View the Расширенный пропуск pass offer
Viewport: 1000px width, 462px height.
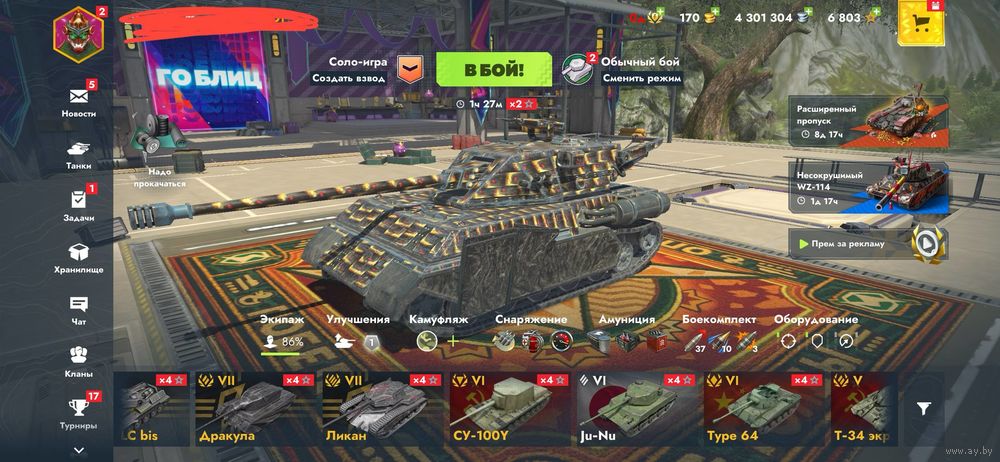pos(867,121)
